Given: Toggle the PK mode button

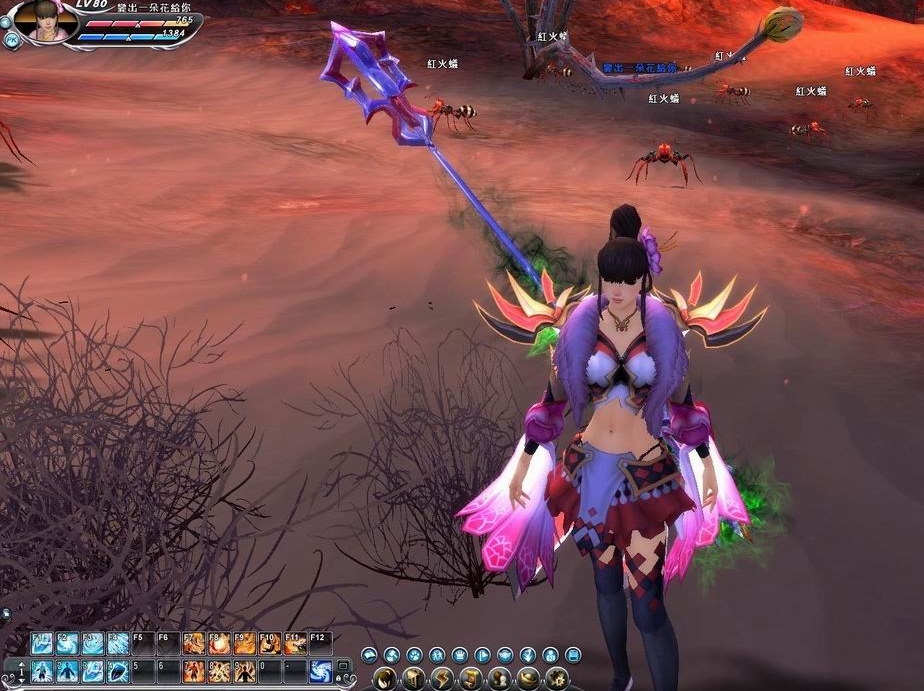Looking at the screenshot, I should point(10,40).
